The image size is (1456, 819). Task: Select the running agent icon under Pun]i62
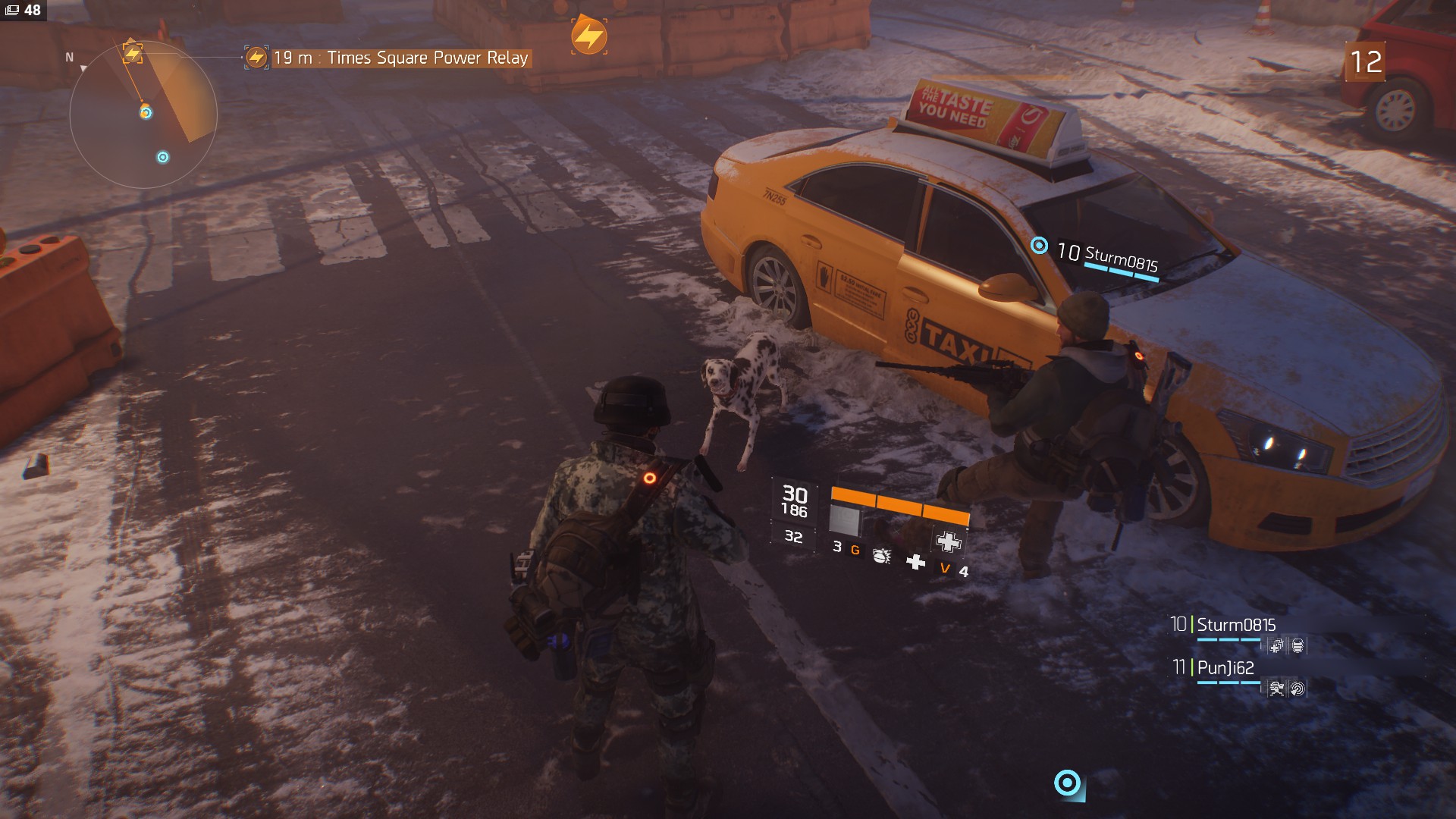(1276, 689)
